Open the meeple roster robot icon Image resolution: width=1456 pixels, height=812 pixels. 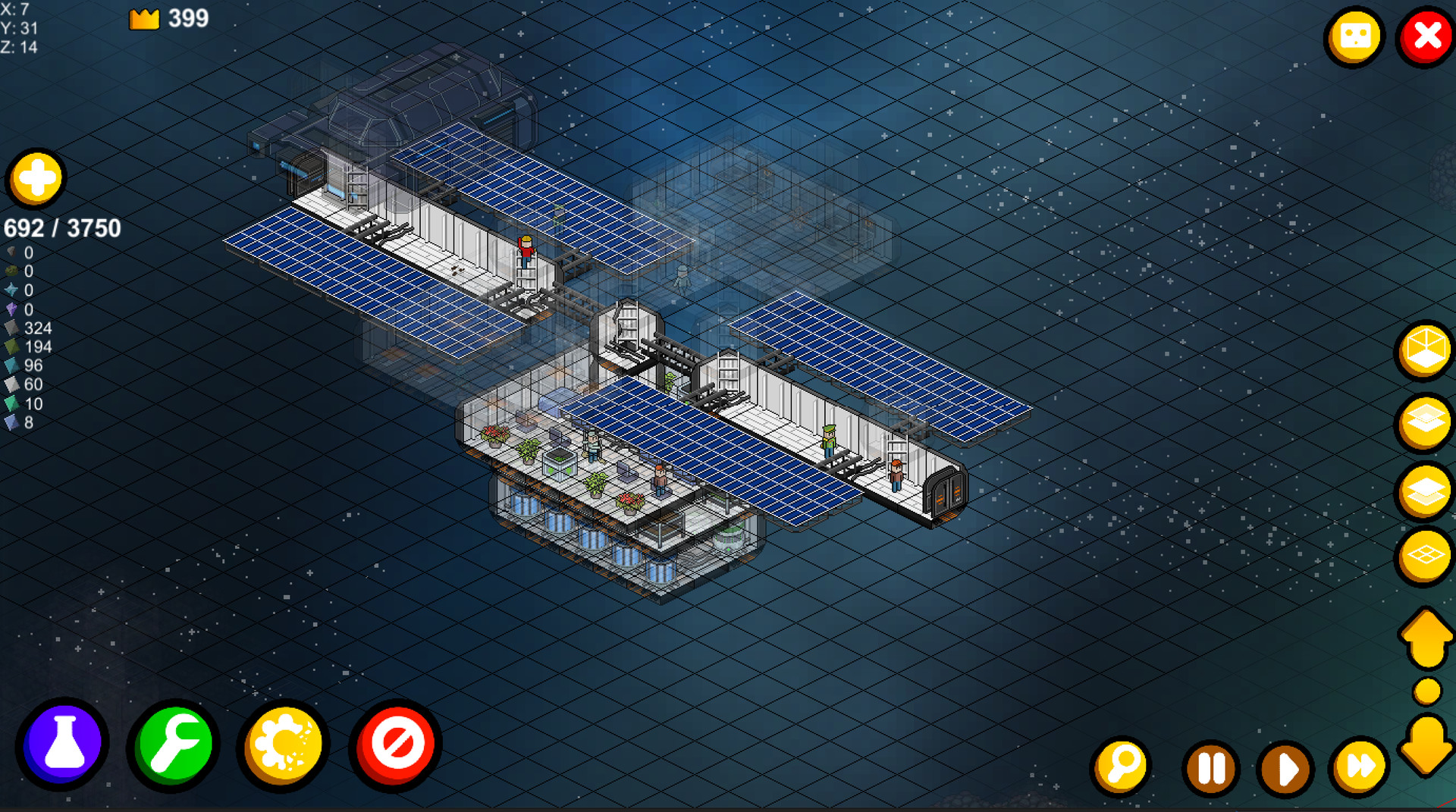[x=1355, y=35]
